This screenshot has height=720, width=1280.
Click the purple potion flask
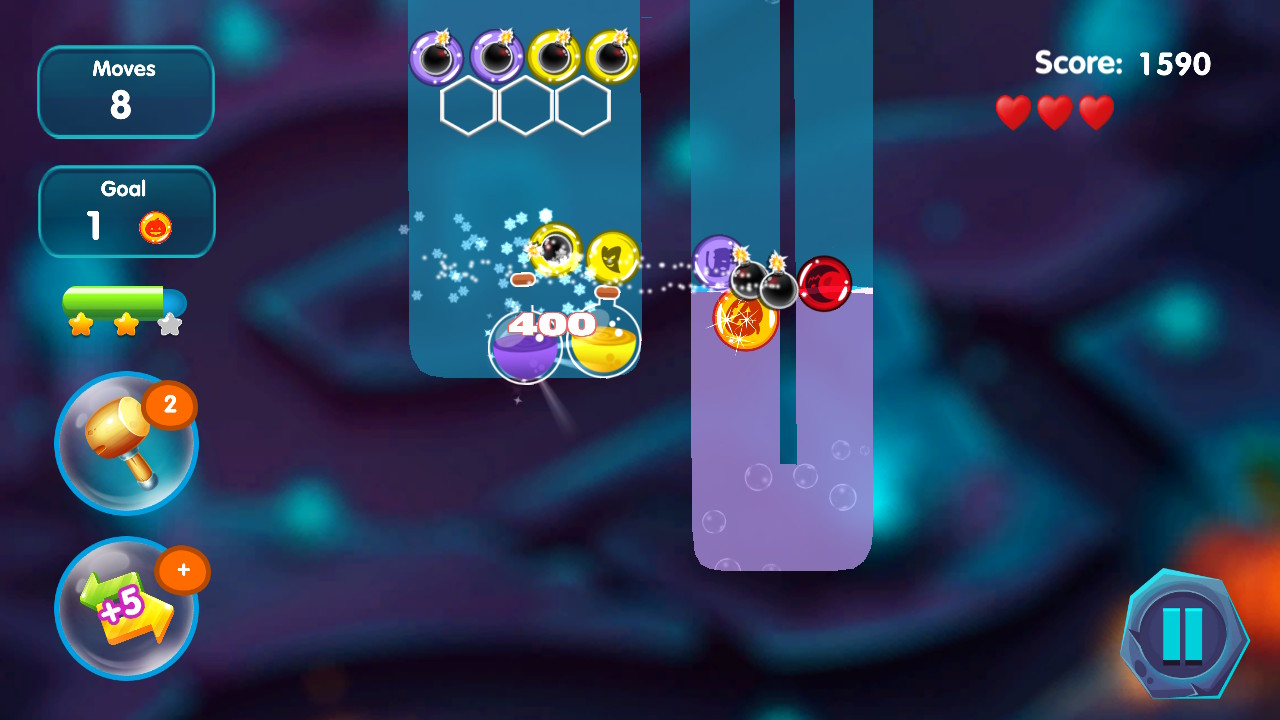click(524, 348)
